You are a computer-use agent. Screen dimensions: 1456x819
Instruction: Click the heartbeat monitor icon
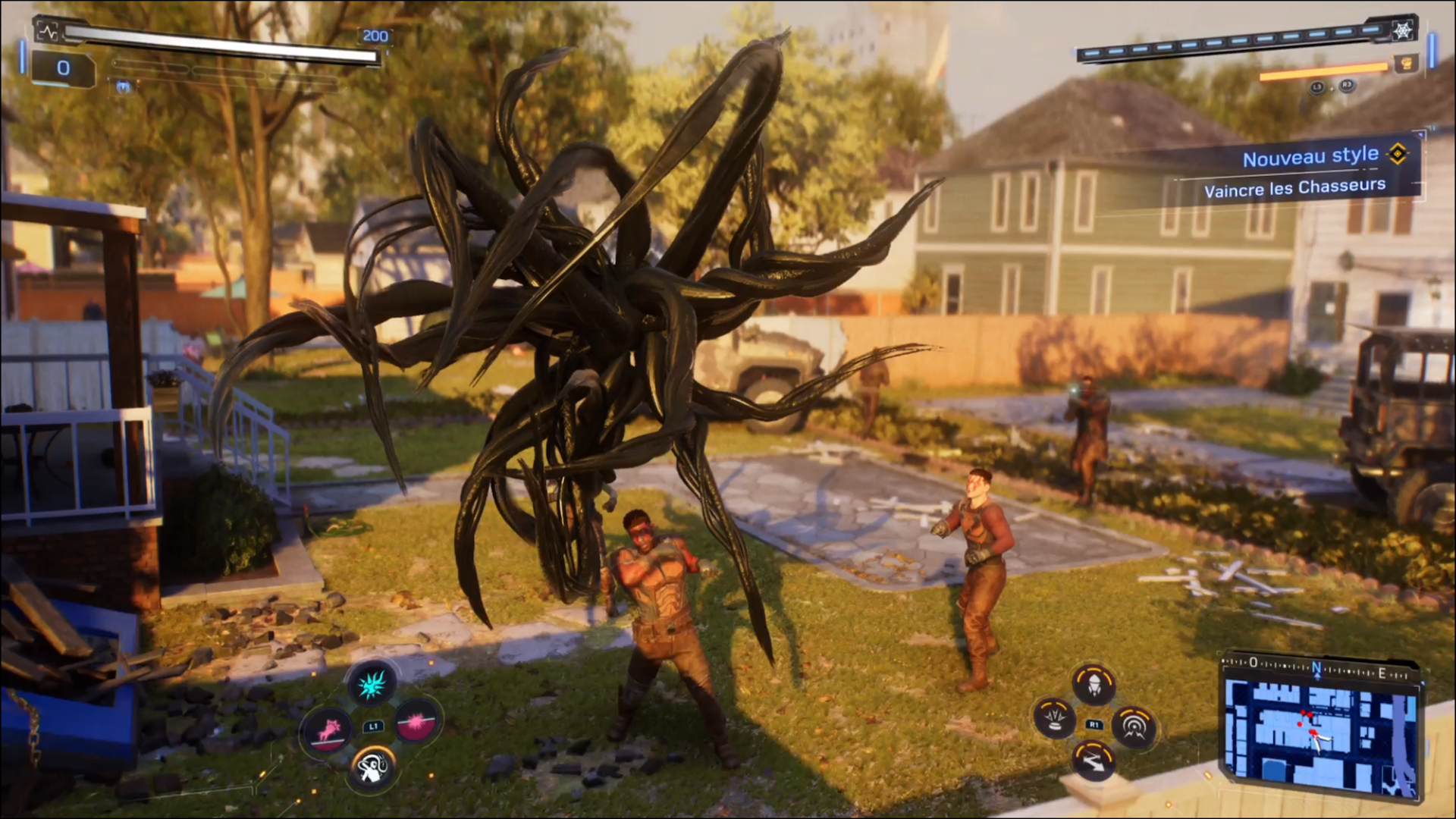tap(48, 32)
